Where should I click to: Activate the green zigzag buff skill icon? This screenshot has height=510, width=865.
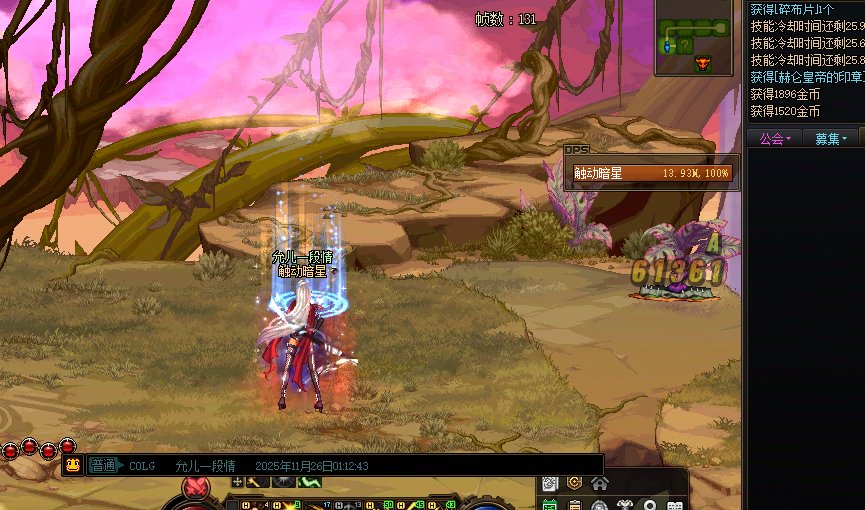[310, 482]
